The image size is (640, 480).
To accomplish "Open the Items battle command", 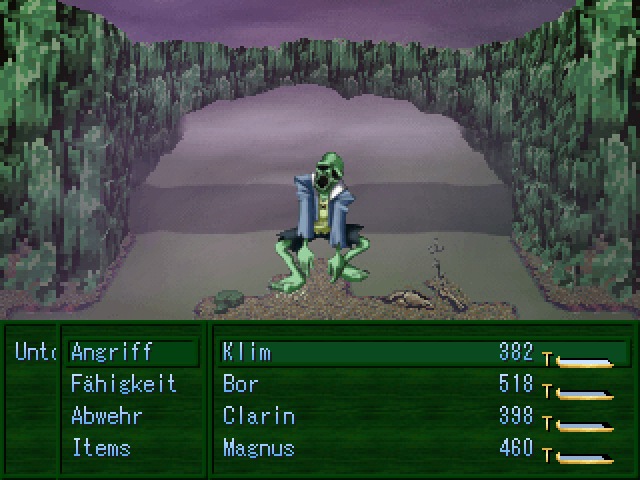I will (x=101, y=448).
